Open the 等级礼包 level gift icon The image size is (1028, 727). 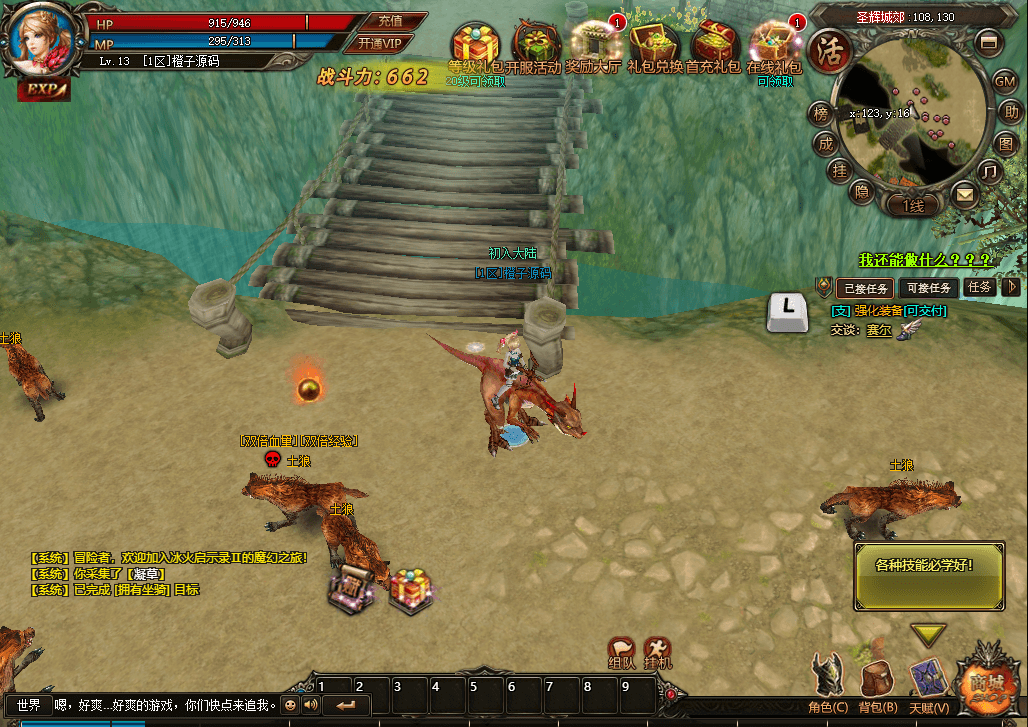pyautogui.click(x=475, y=45)
